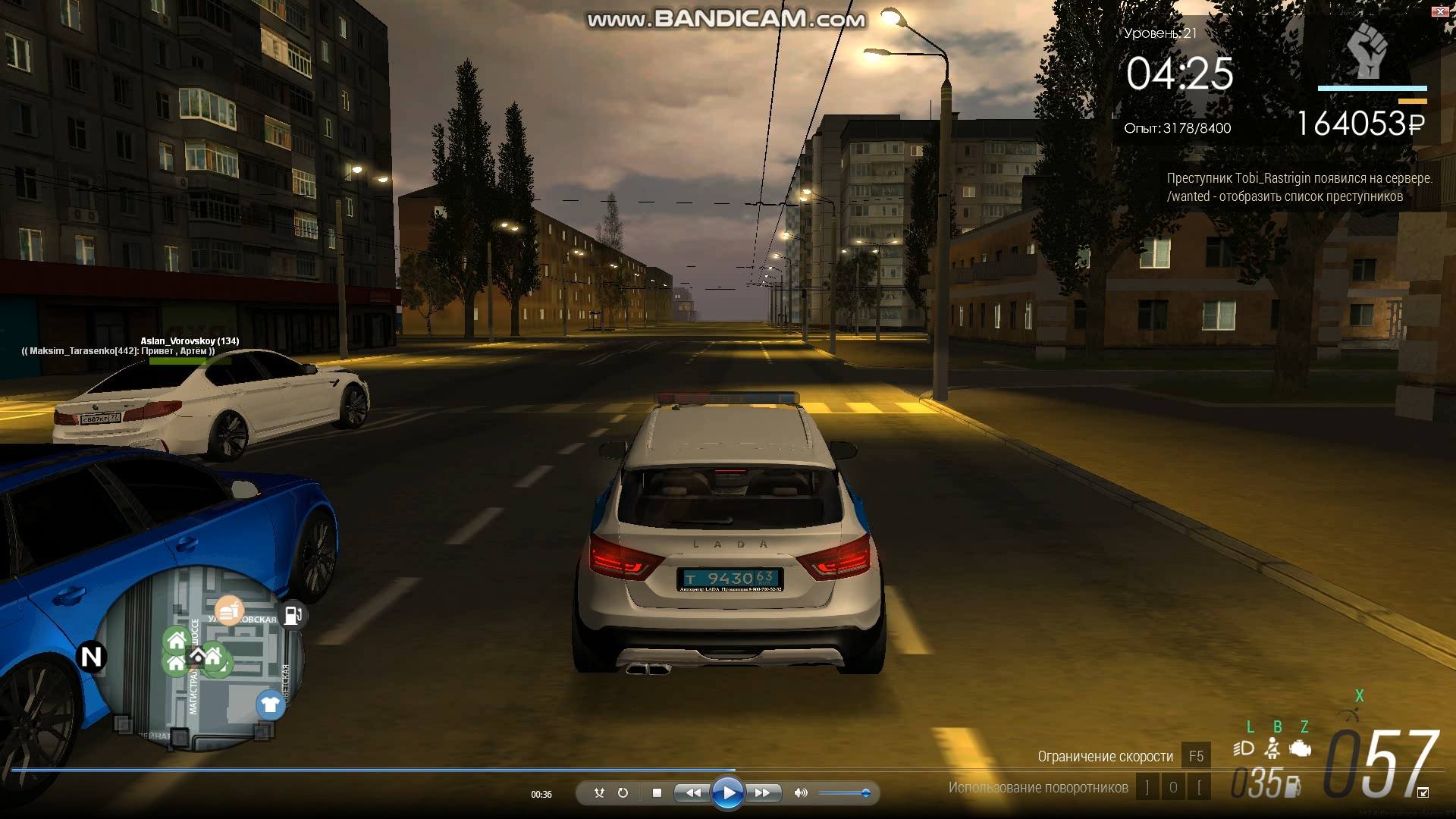Image resolution: width=1456 pixels, height=819 pixels.
Task: Select the blue clothing store marker
Action: pyautogui.click(x=270, y=704)
